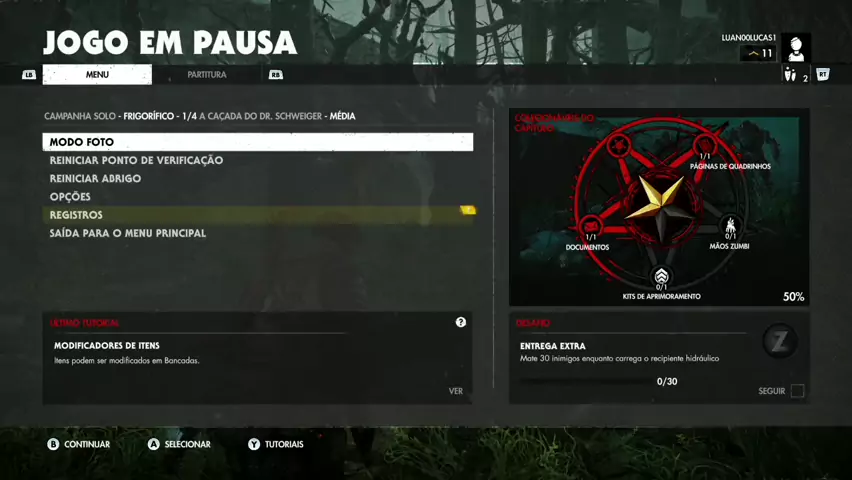Screen dimensions: 852x480
Task: Click the party players icon
Action: [790, 75]
